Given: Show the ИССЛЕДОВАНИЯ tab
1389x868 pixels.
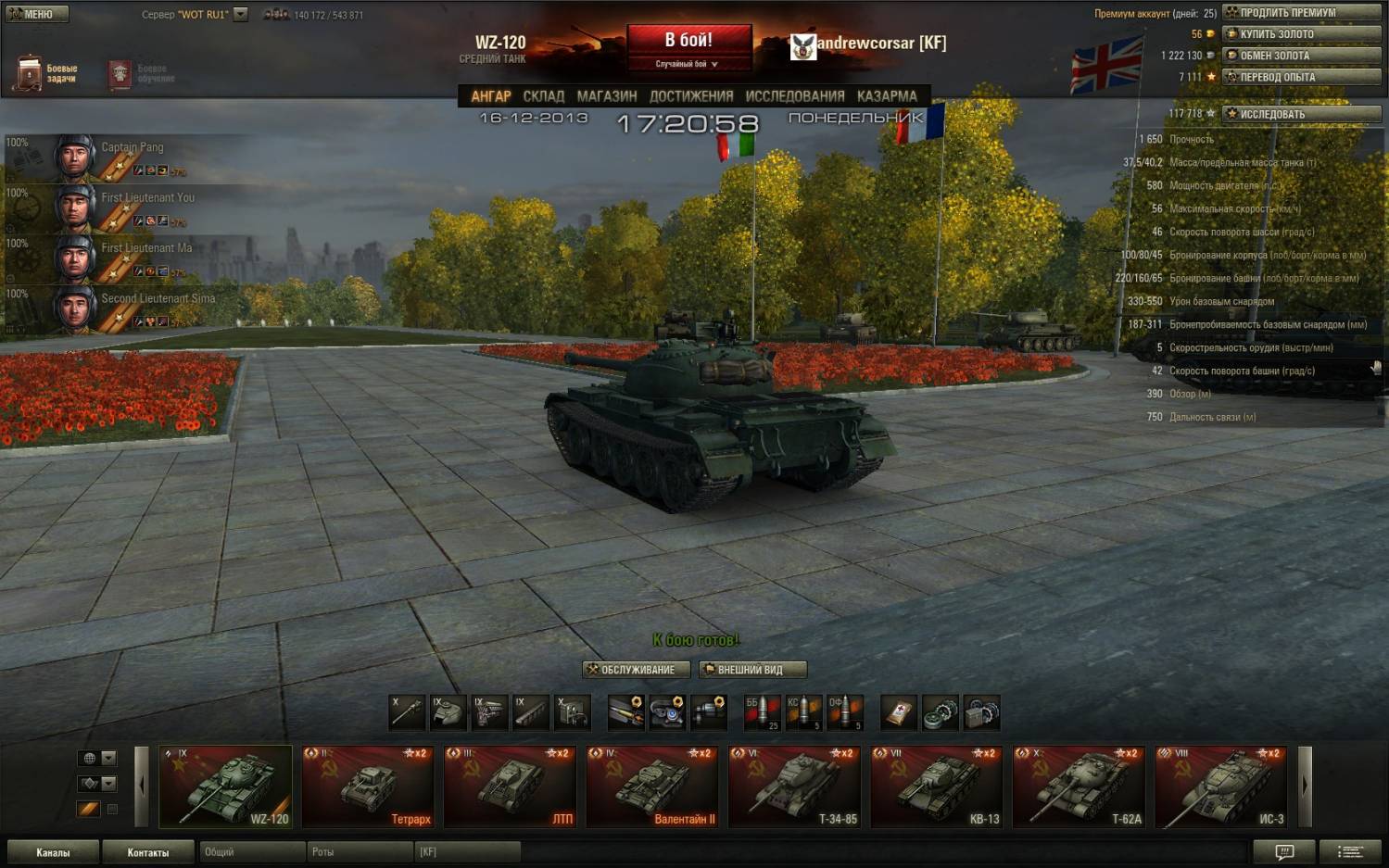Looking at the screenshot, I should click(795, 96).
